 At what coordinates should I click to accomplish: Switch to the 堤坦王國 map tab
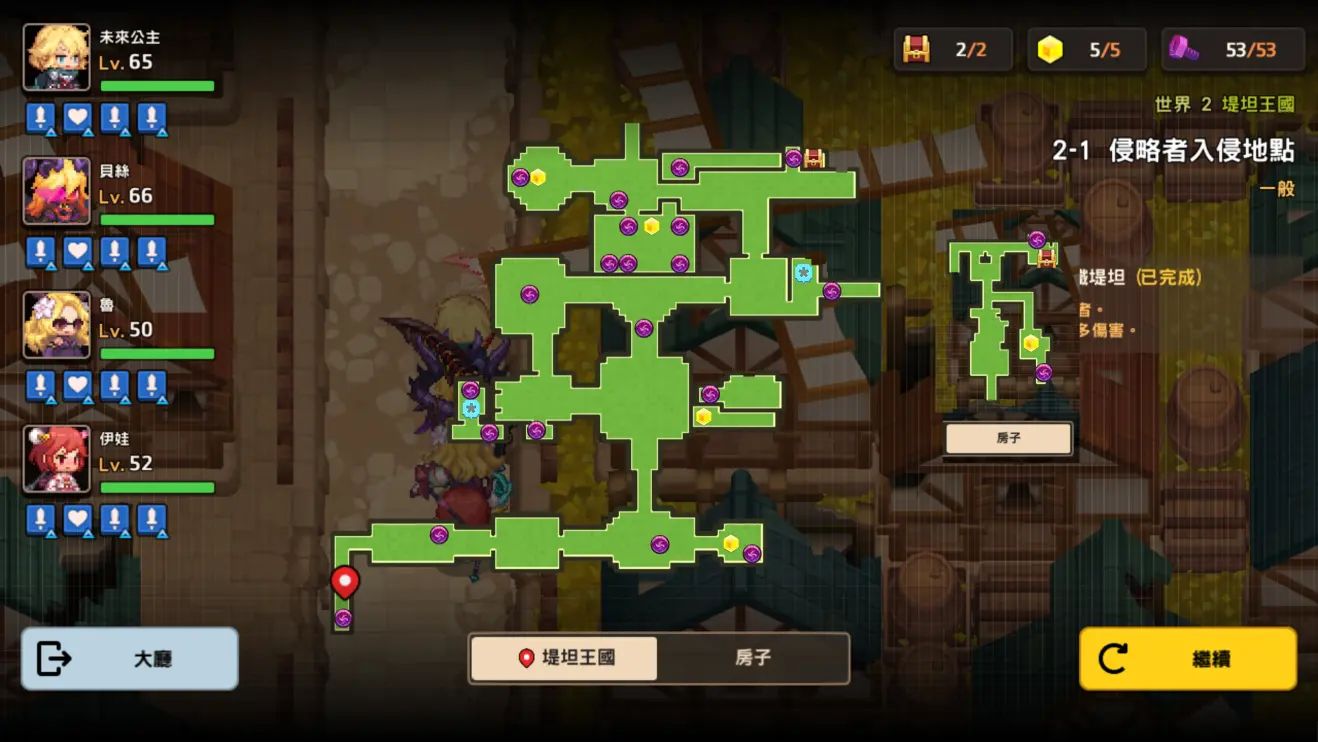pos(564,658)
